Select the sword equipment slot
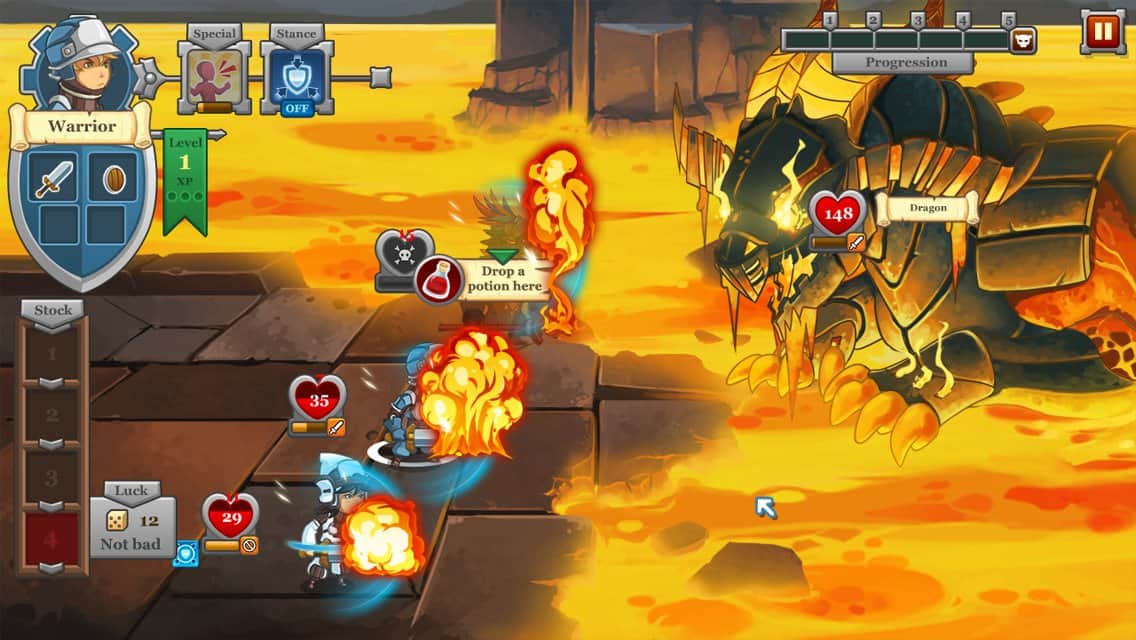The width and height of the screenshot is (1136, 640). (x=51, y=177)
